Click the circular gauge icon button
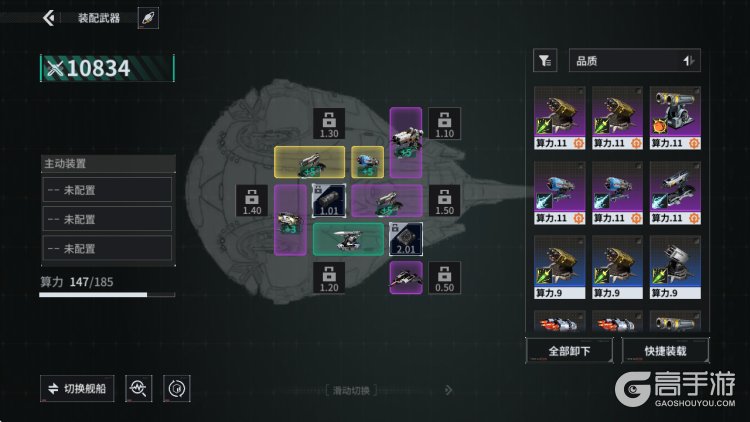The height and width of the screenshot is (422, 750). click(x=176, y=388)
